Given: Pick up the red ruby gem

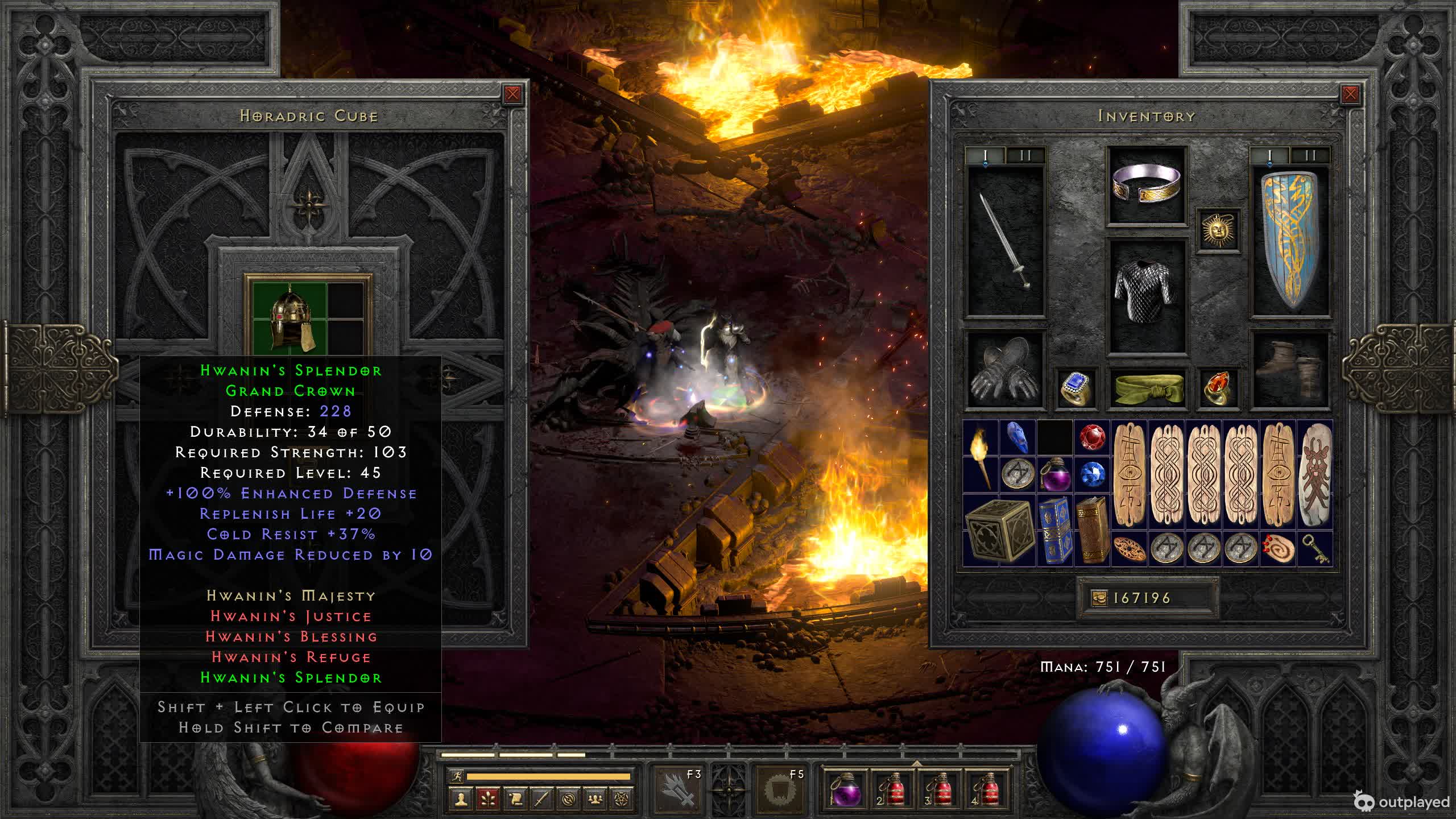Looking at the screenshot, I should click(1092, 438).
